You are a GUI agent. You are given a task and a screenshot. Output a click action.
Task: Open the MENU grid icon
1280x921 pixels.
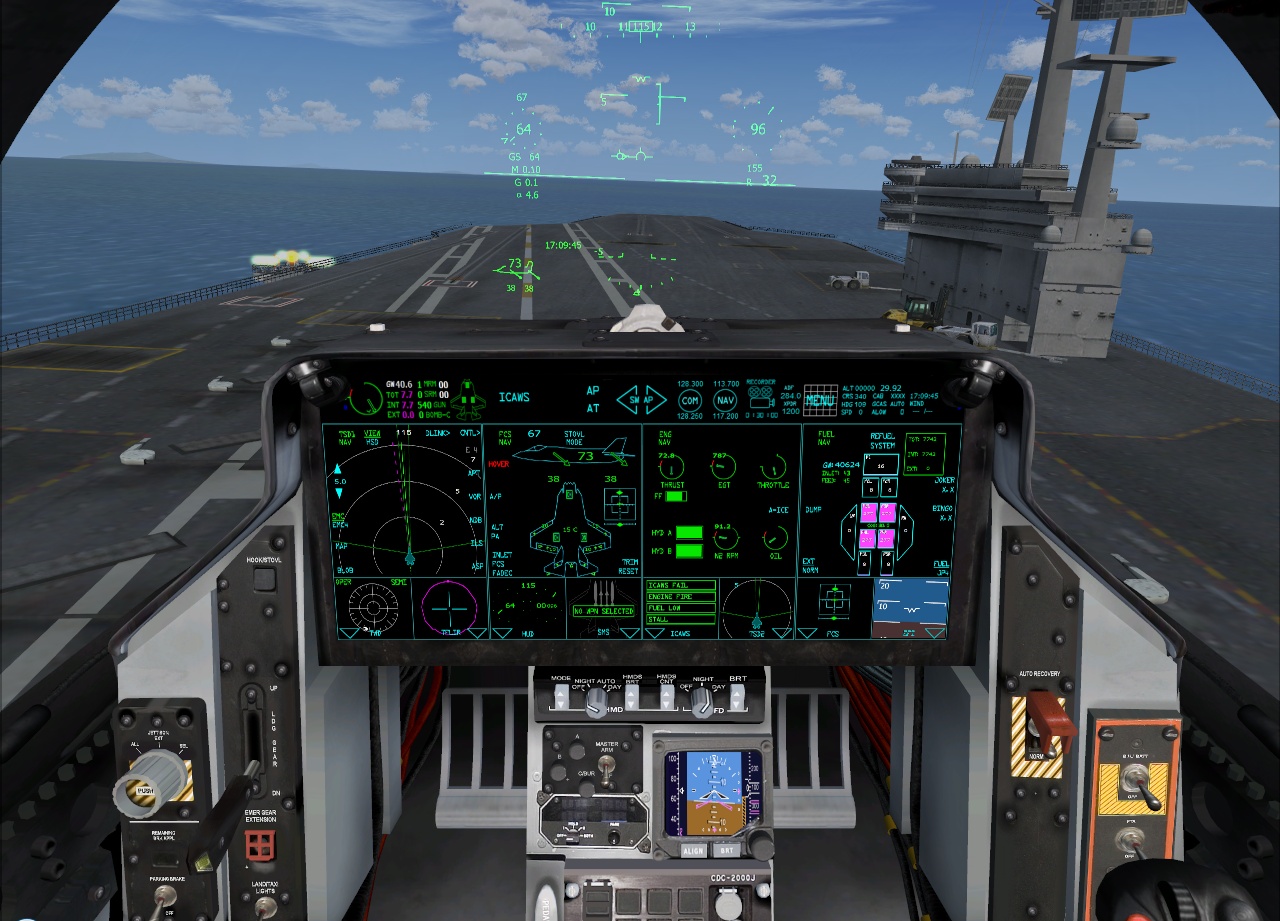820,398
